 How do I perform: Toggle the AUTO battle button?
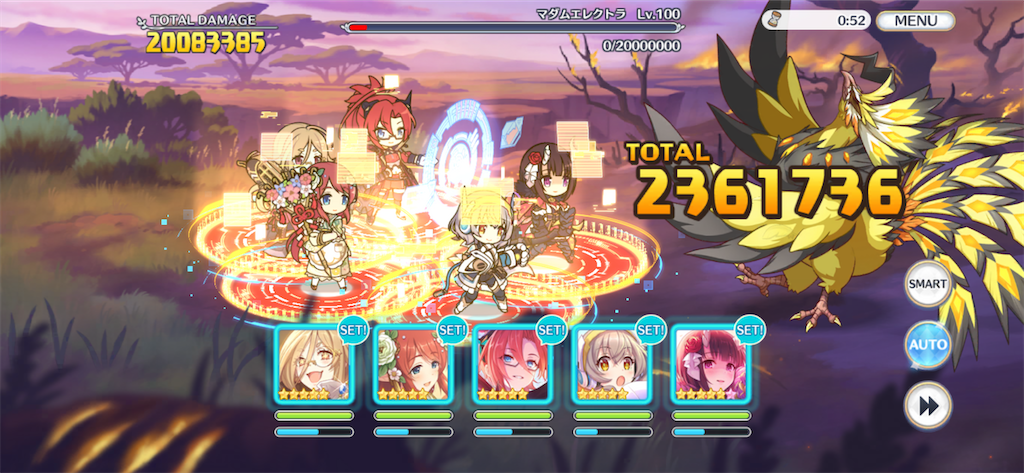tap(927, 345)
